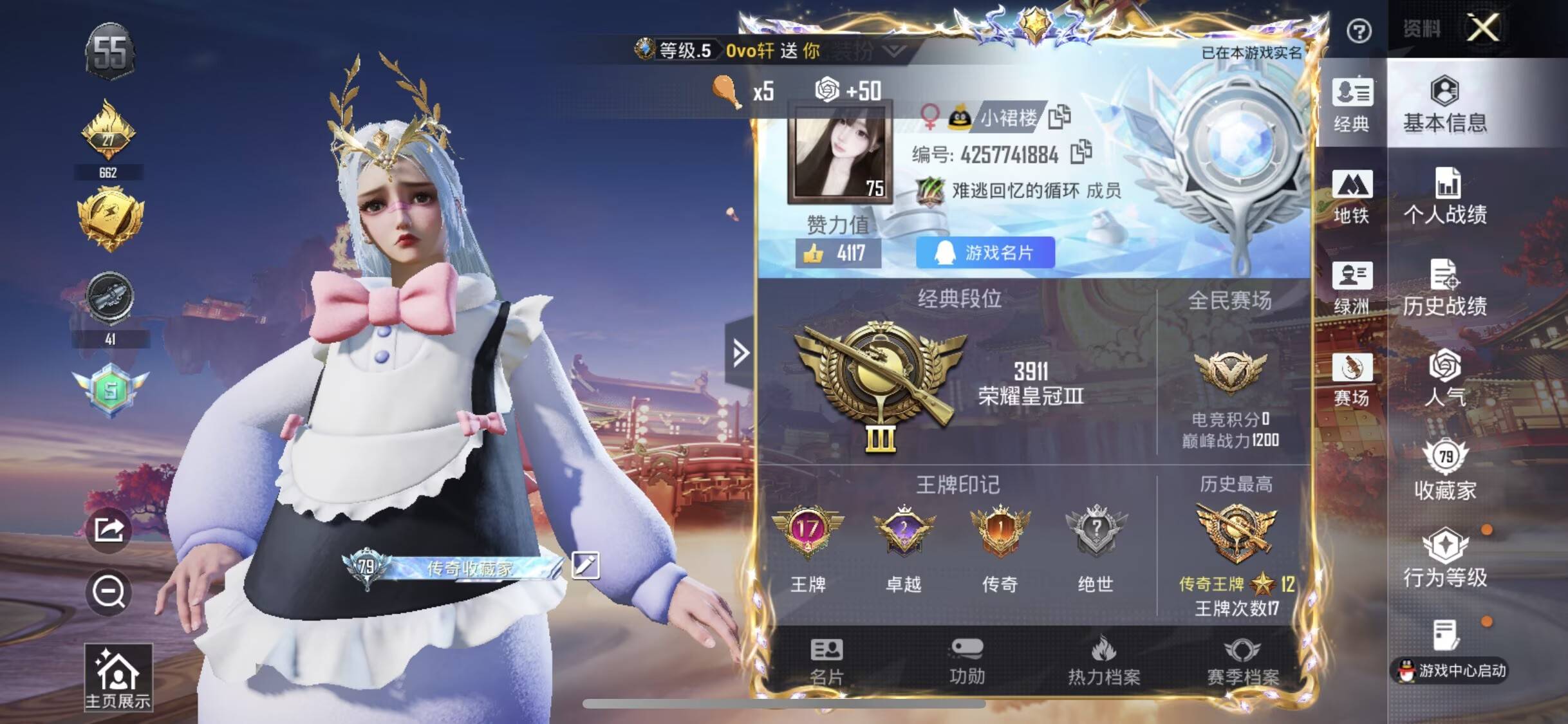View the 行为等级 behavior level
The width and height of the screenshot is (1568, 724).
point(1444,557)
